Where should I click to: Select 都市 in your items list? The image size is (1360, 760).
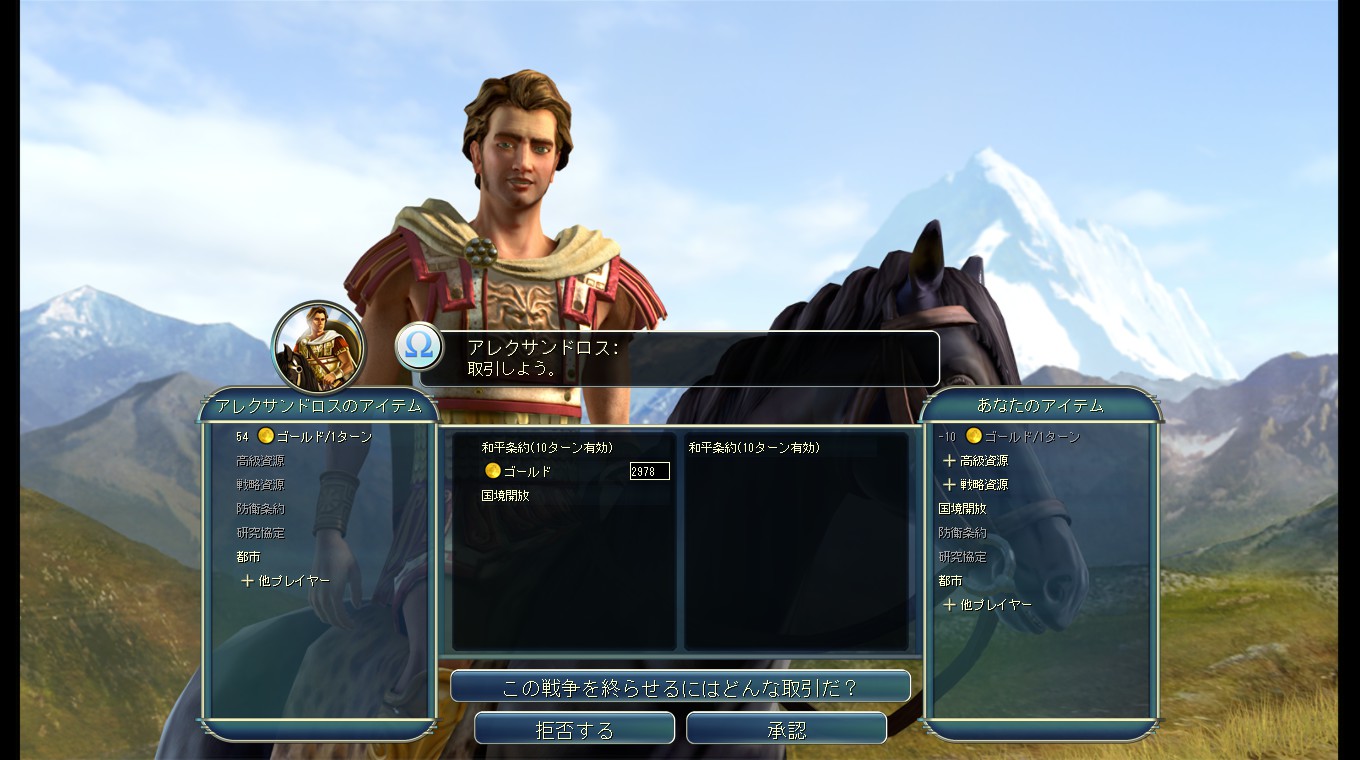coord(950,581)
